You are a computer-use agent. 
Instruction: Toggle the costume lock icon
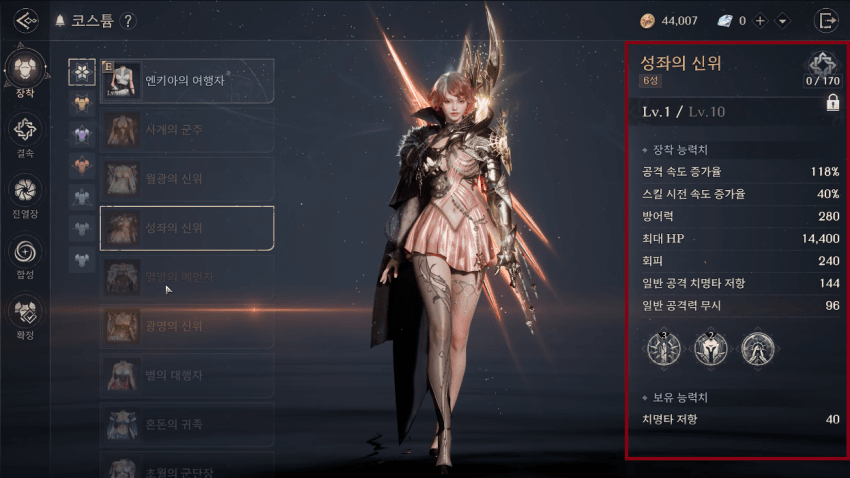832,103
